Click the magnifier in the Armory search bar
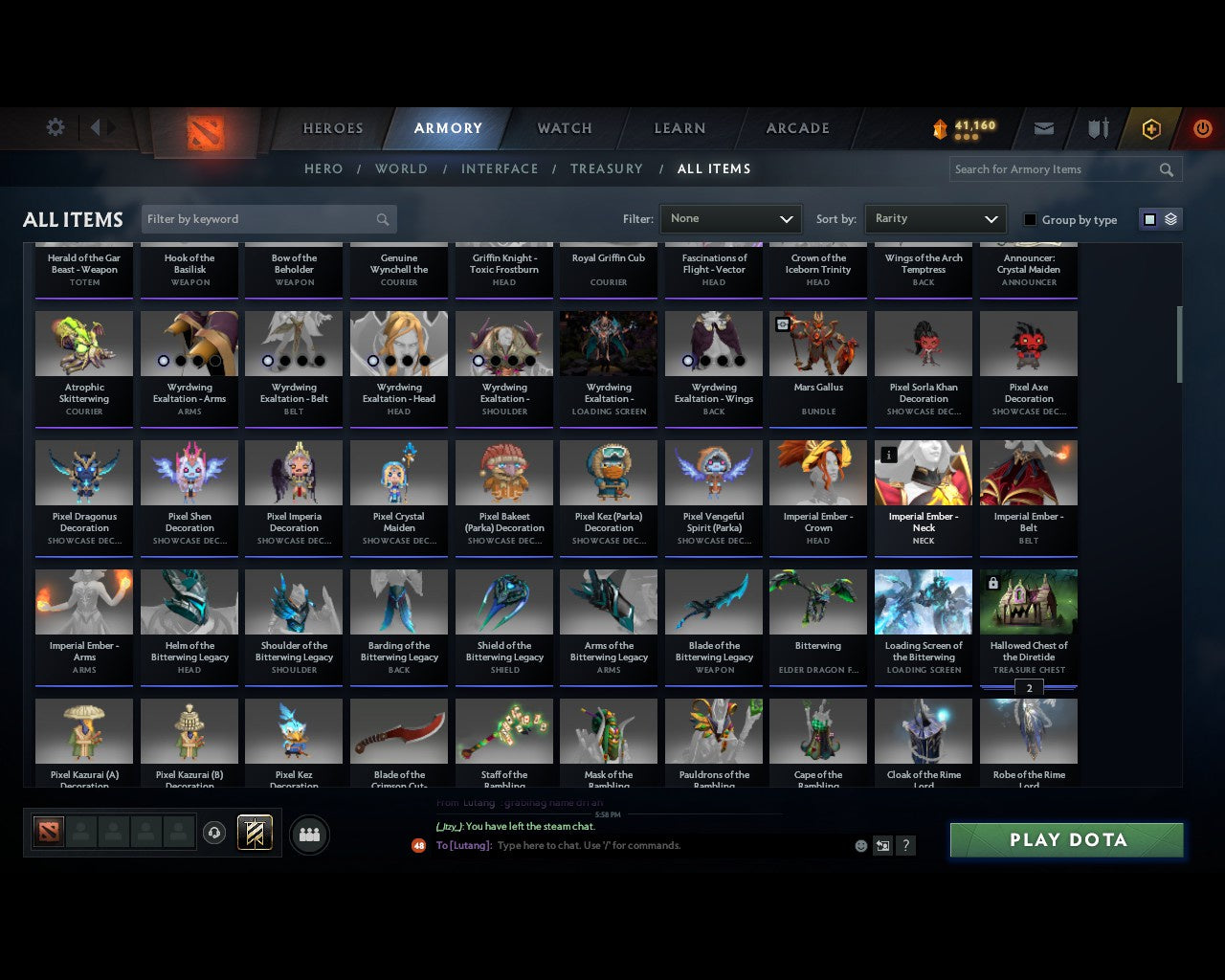Image resolution: width=1225 pixels, height=980 pixels. 1166,169
